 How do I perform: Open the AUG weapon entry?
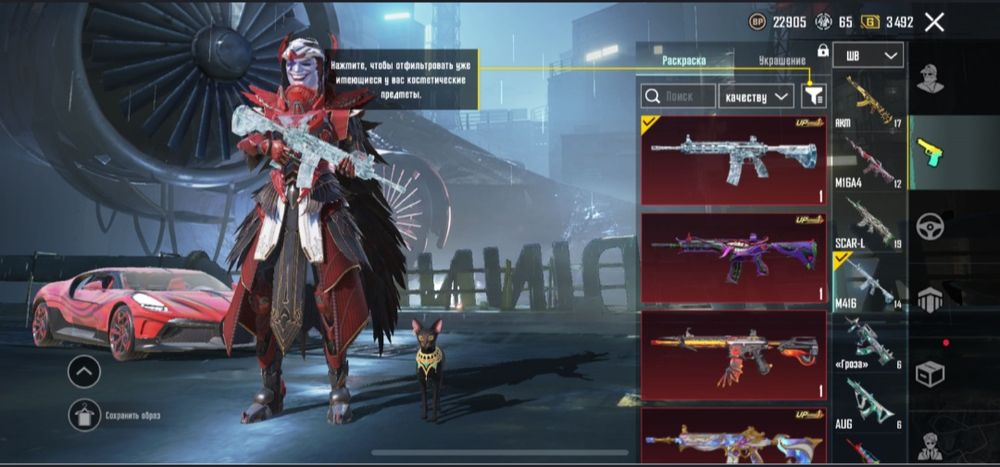point(868,404)
